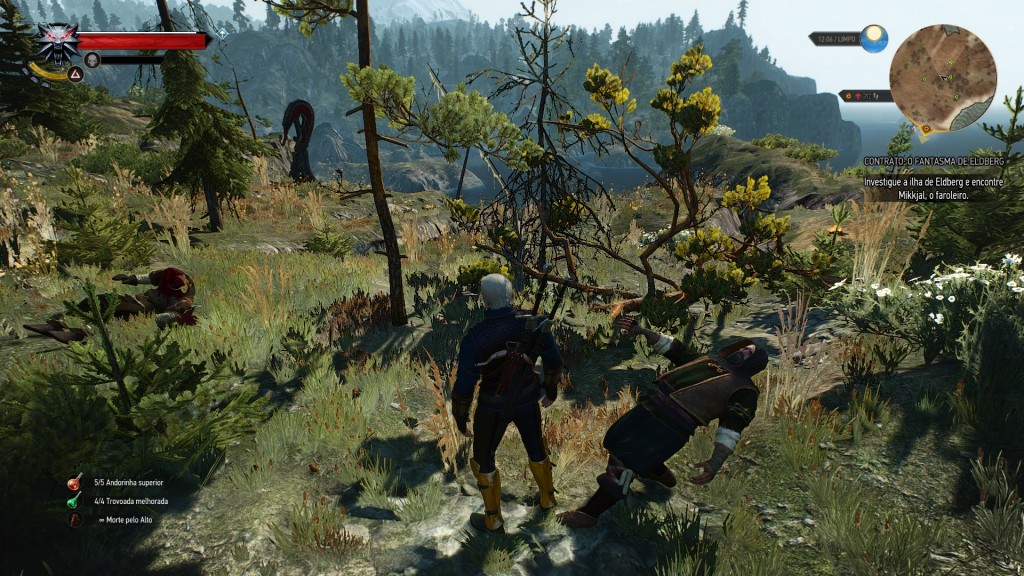Select the orange quest marker on minimap edge
Image resolution: width=1024 pixels, height=576 pixels.
[x=926, y=128]
